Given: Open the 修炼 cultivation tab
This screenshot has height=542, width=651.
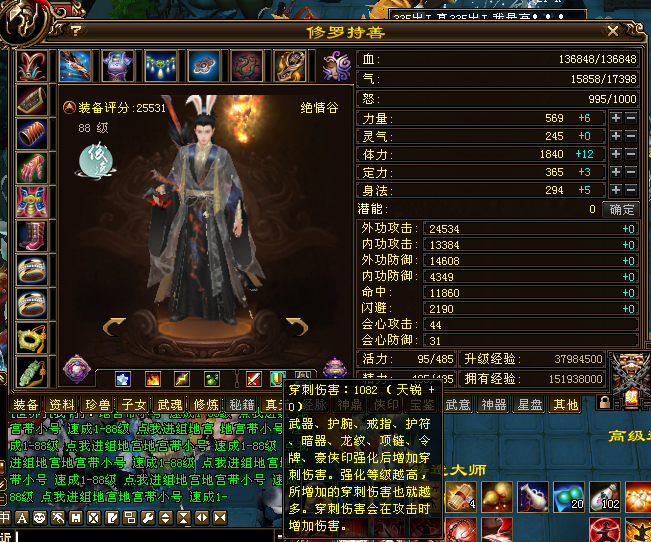Looking at the screenshot, I should [205, 404].
